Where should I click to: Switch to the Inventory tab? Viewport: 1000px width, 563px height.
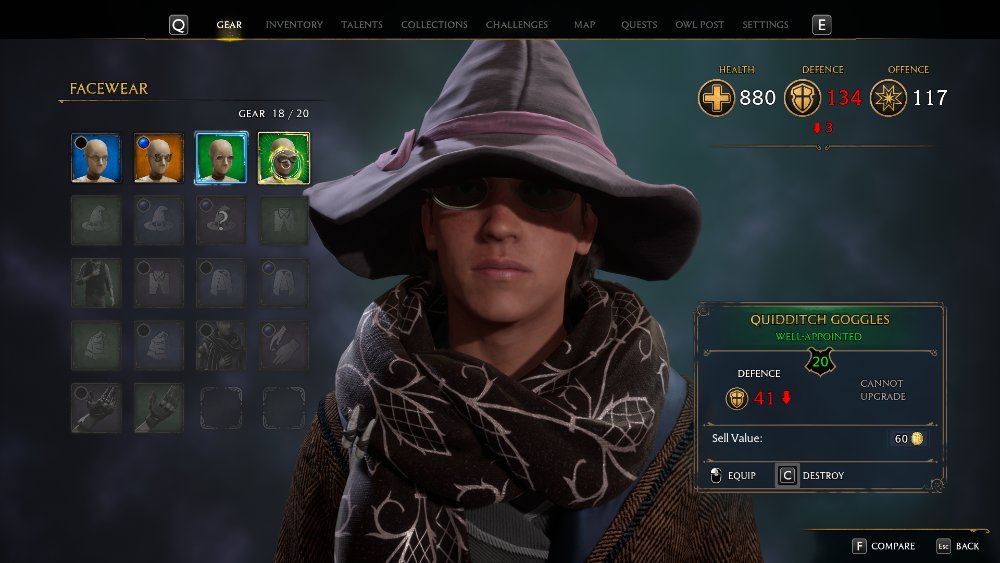tap(294, 25)
